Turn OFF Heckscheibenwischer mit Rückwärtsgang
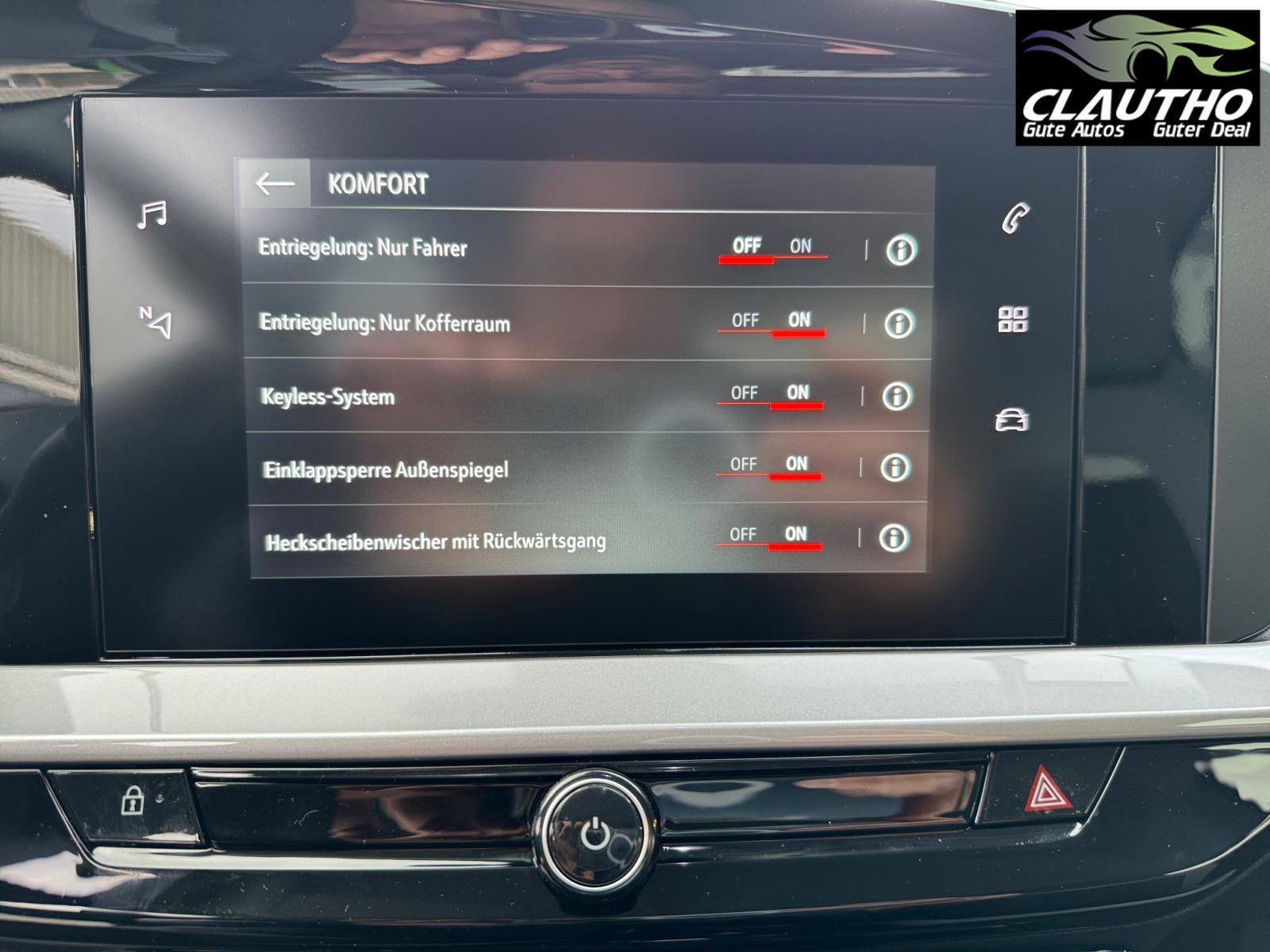1270x952 pixels. [x=742, y=535]
